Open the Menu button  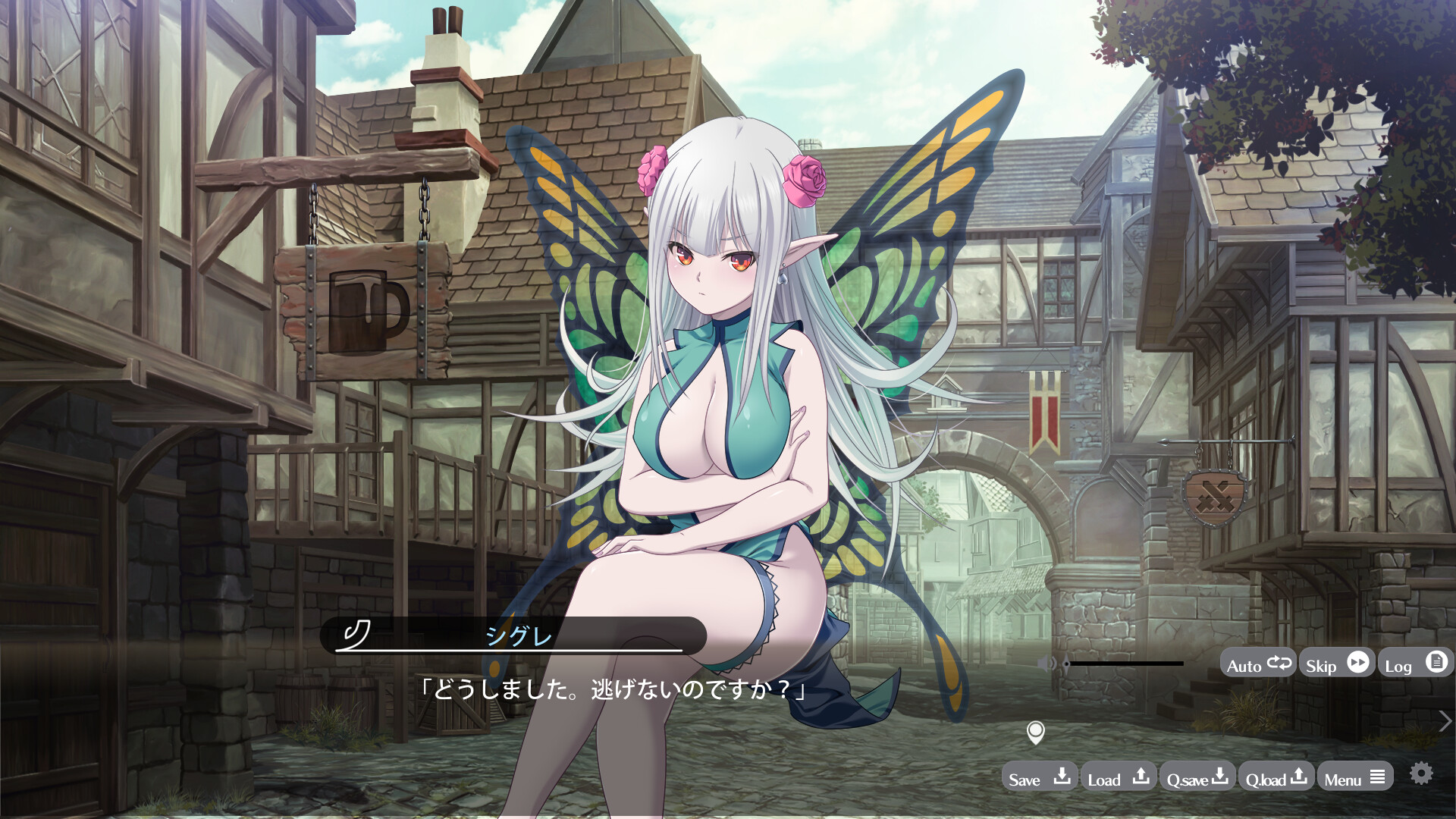tap(1354, 778)
